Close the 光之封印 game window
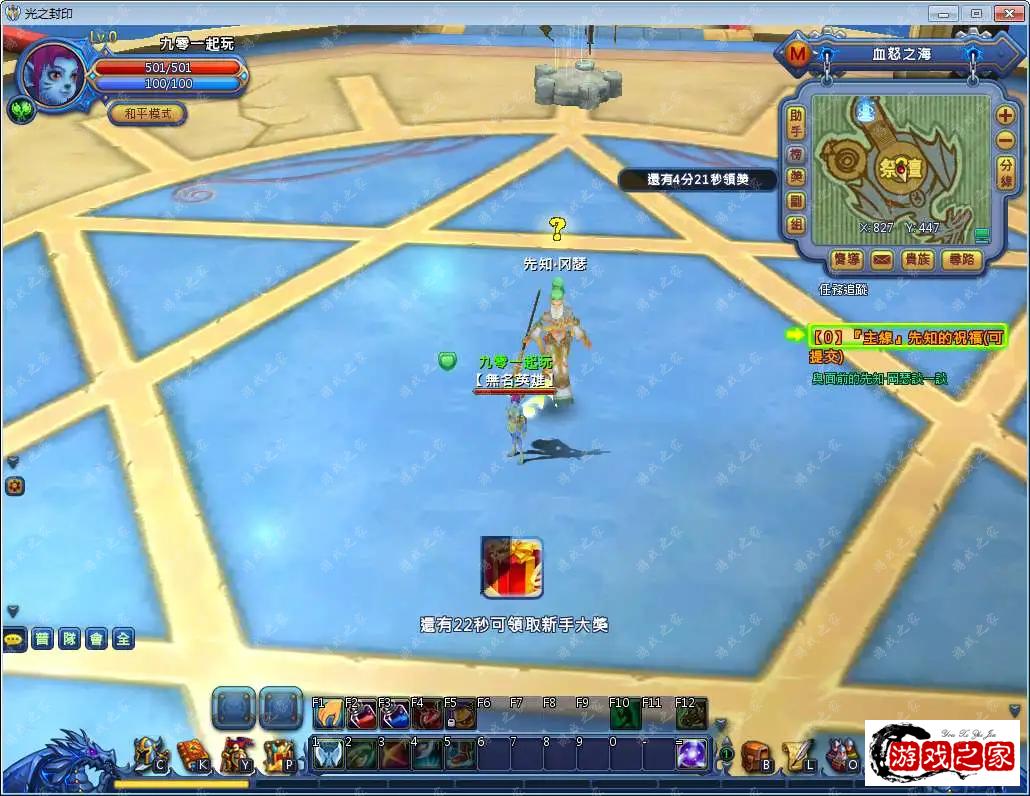 click(x=1006, y=13)
